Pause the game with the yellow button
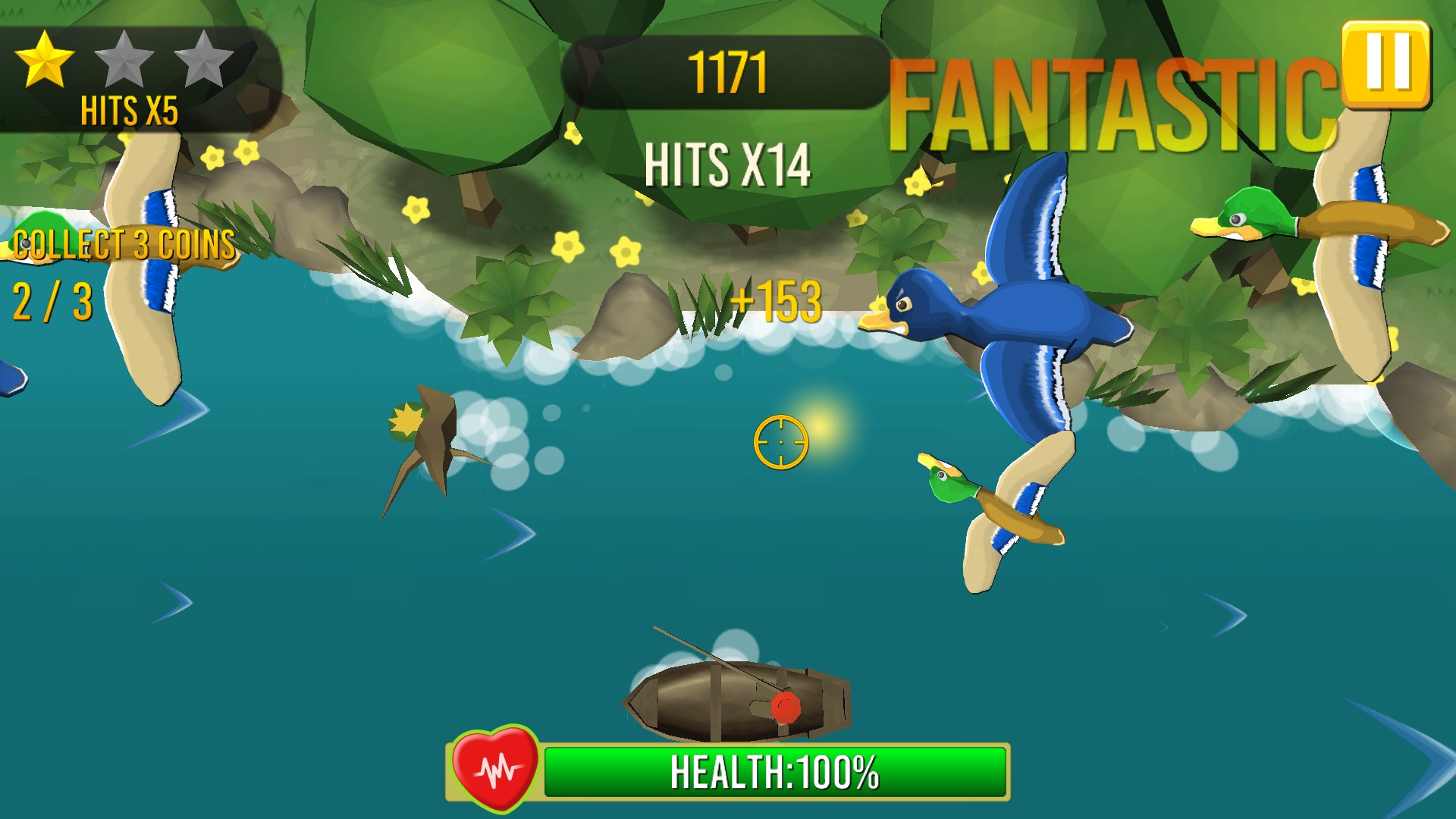 click(x=1385, y=64)
